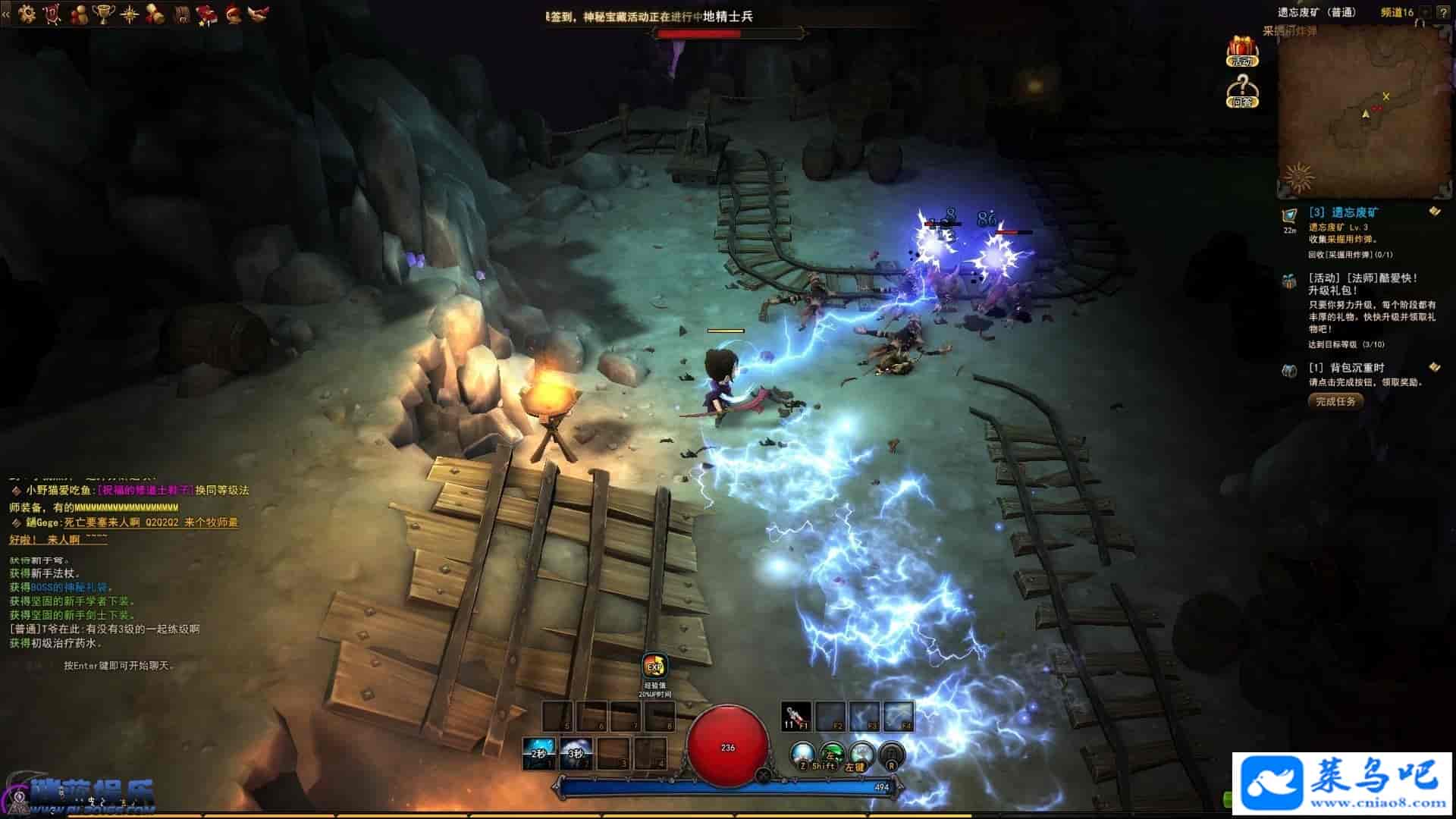Open the gear settings icon

click(x=27, y=13)
